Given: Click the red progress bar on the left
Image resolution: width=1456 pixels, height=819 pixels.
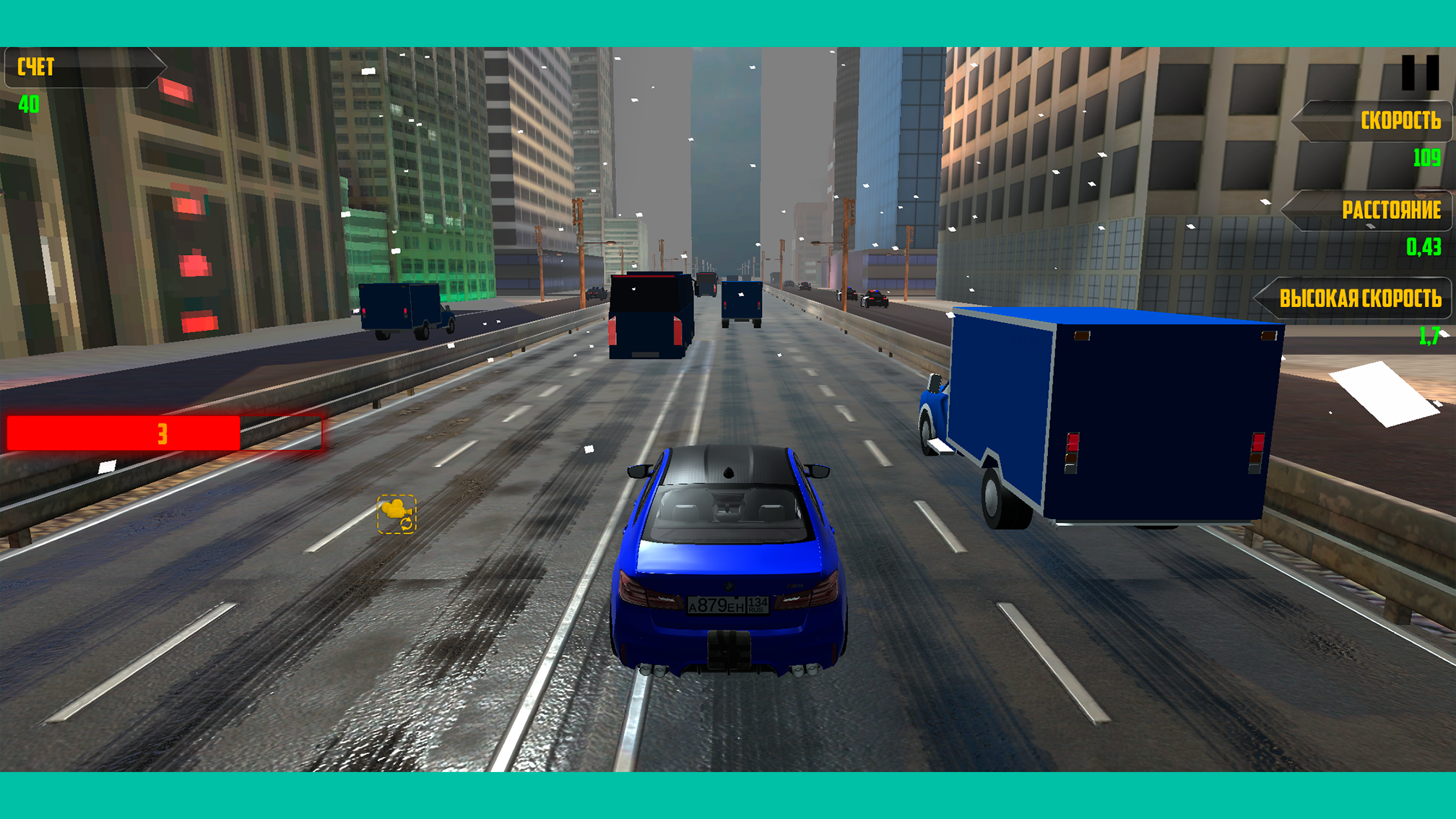Looking at the screenshot, I should click(x=162, y=433).
